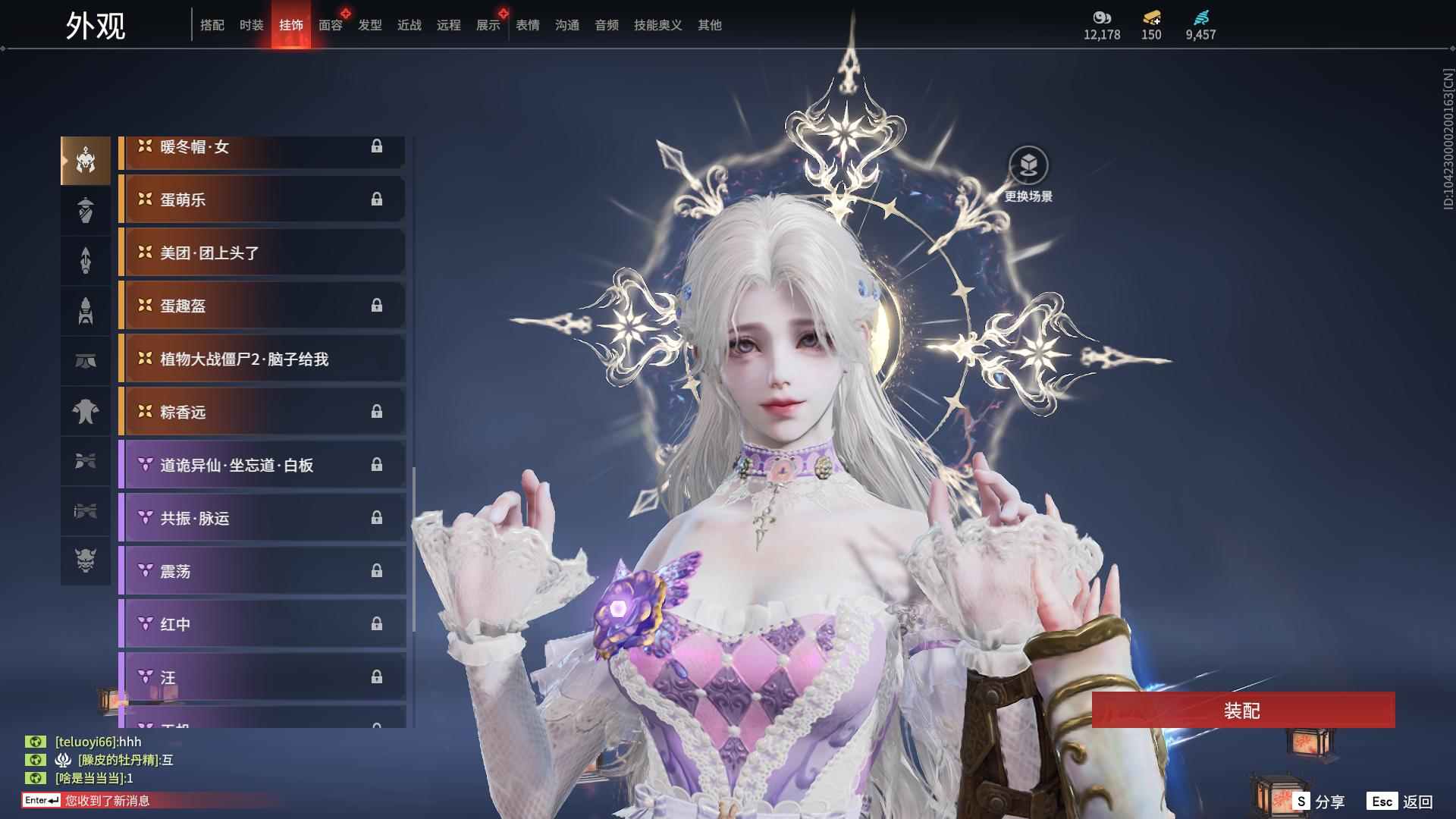Open the new message chat notification
This screenshot has width=1456, height=819.
click(x=106, y=801)
